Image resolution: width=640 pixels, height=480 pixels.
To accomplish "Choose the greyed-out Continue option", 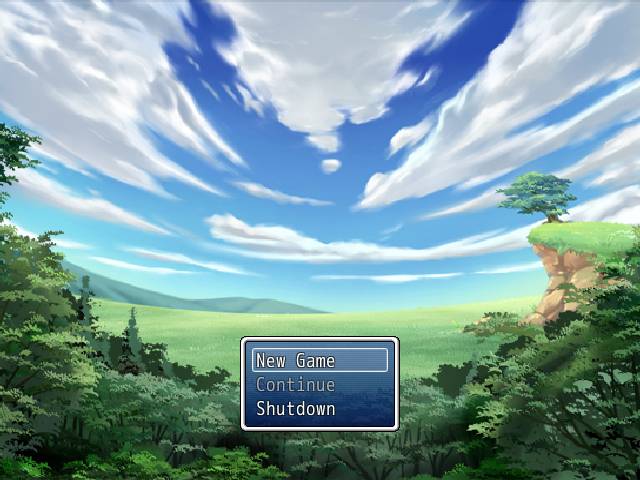I will click(x=319, y=384).
